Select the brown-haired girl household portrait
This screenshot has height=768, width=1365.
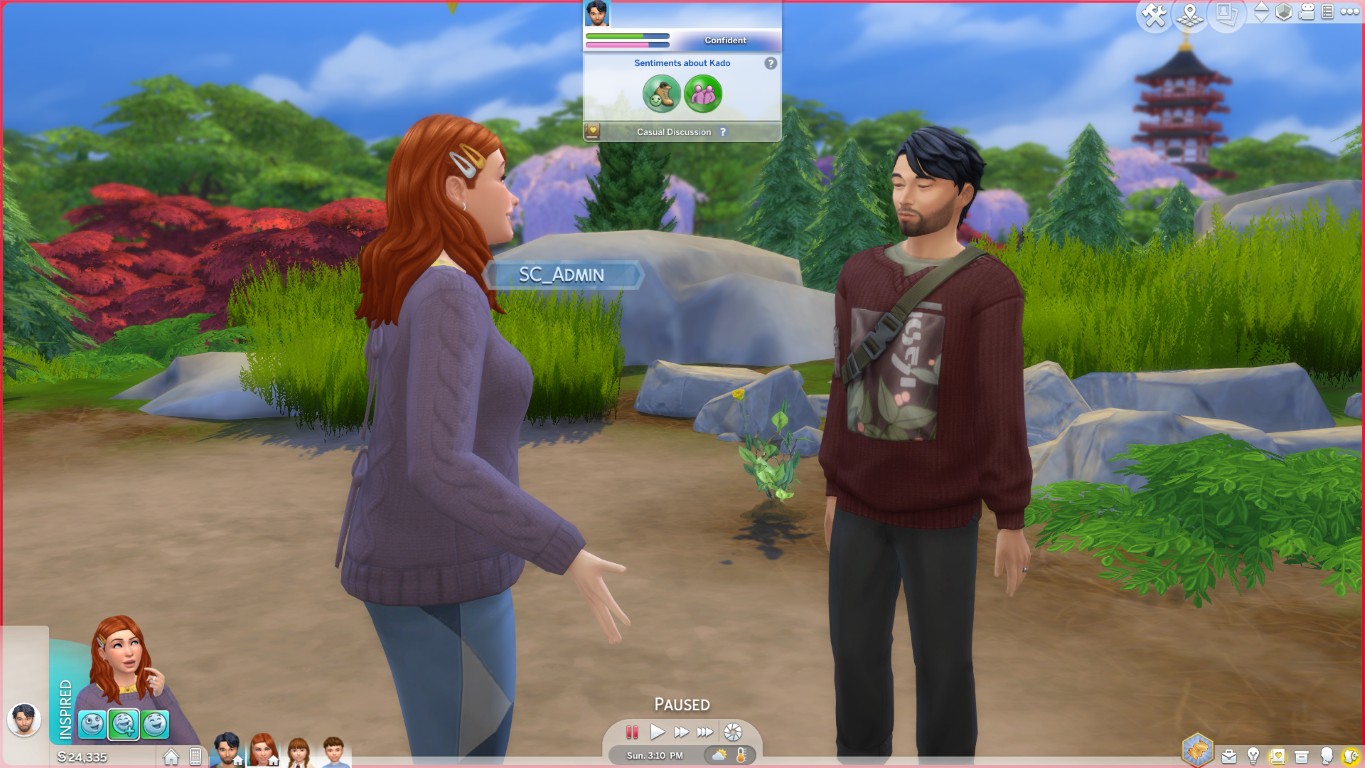(x=298, y=752)
